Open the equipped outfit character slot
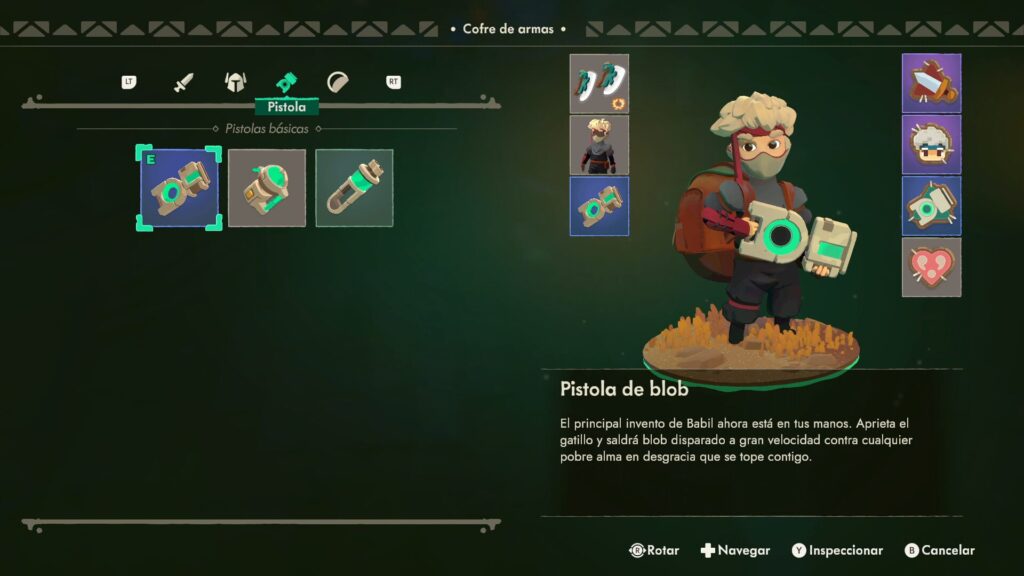This screenshot has height=576, width=1024. [599, 145]
